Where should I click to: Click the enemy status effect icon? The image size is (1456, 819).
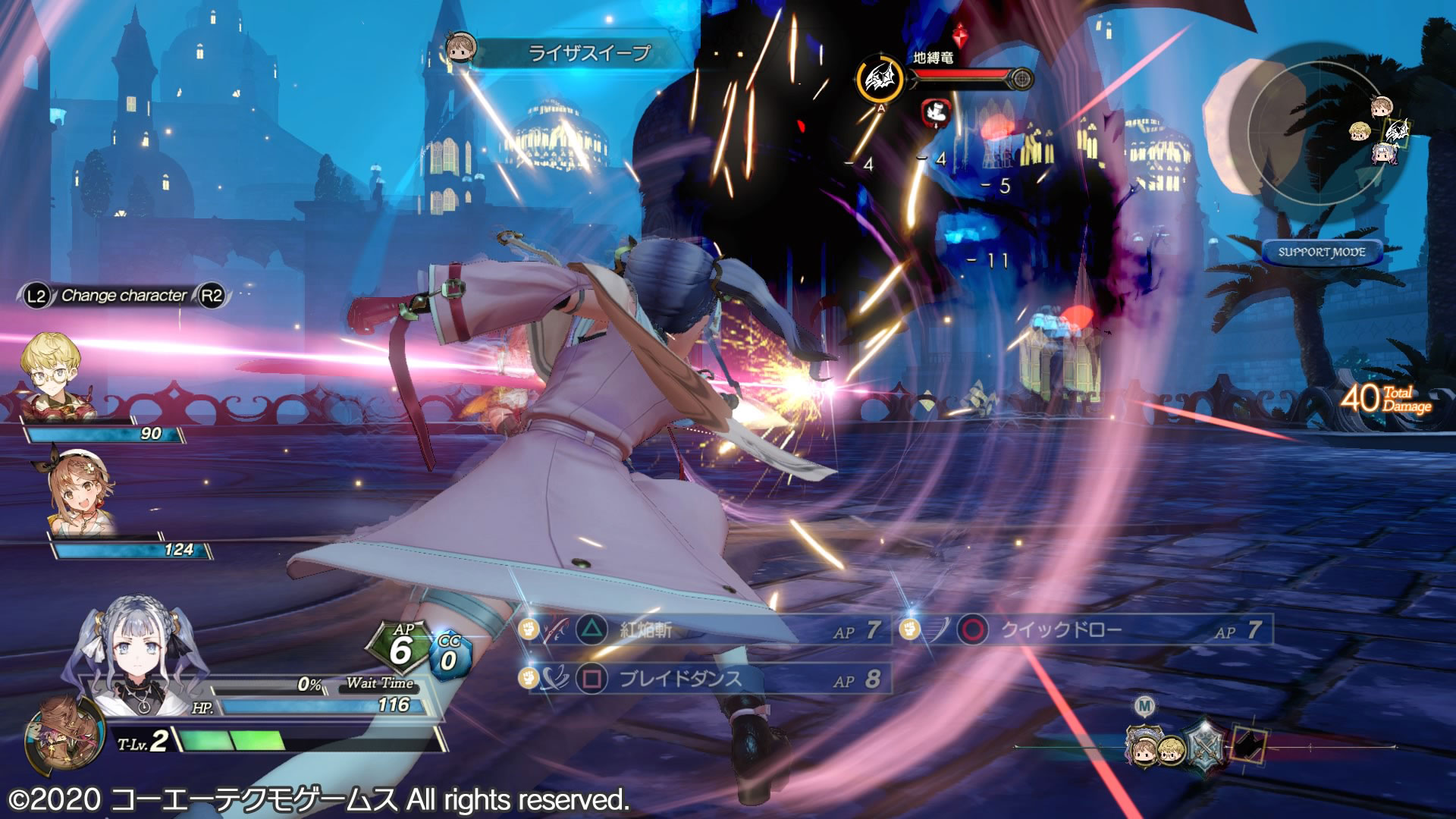(x=936, y=112)
